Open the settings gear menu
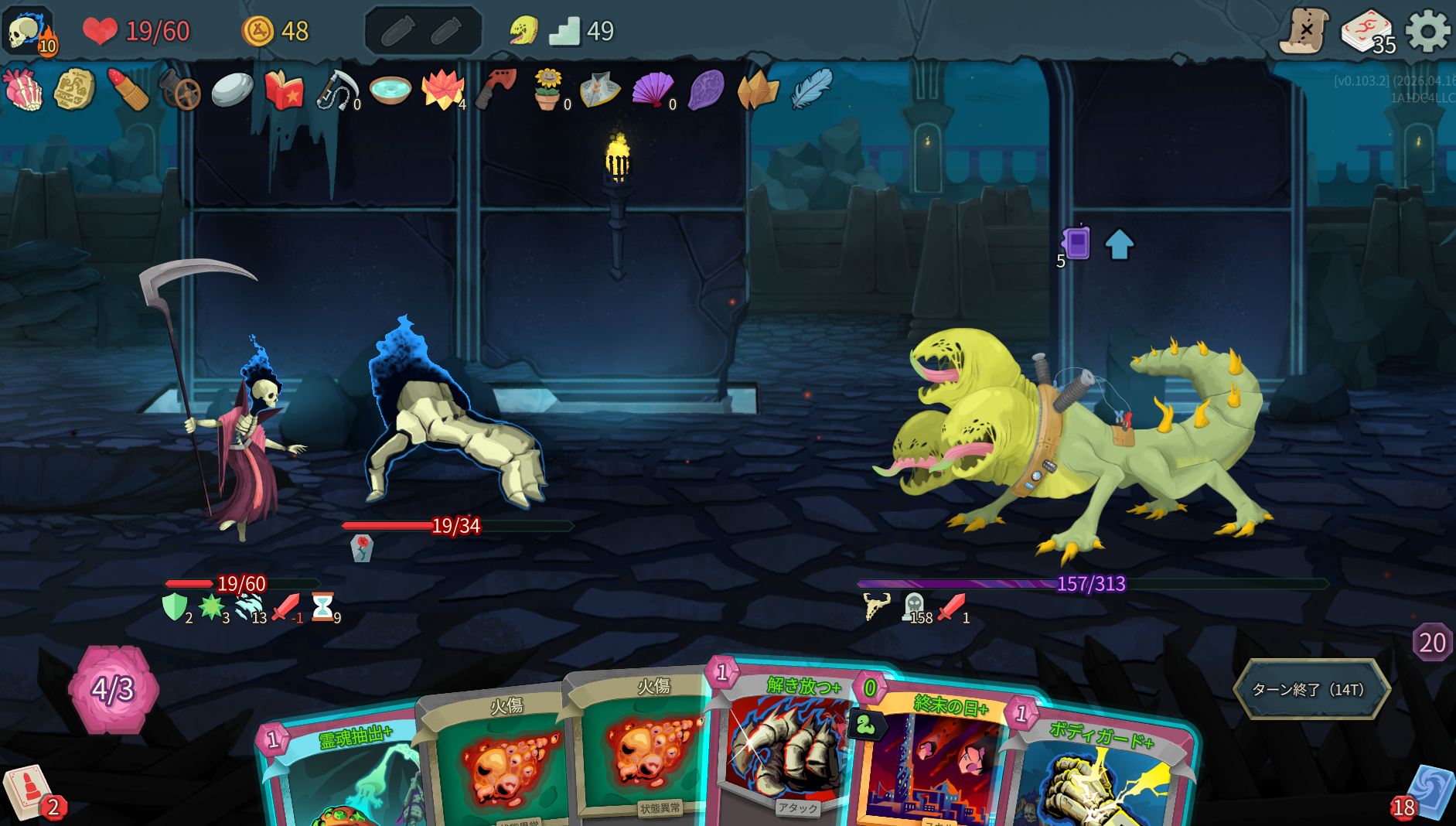 (x=1427, y=32)
